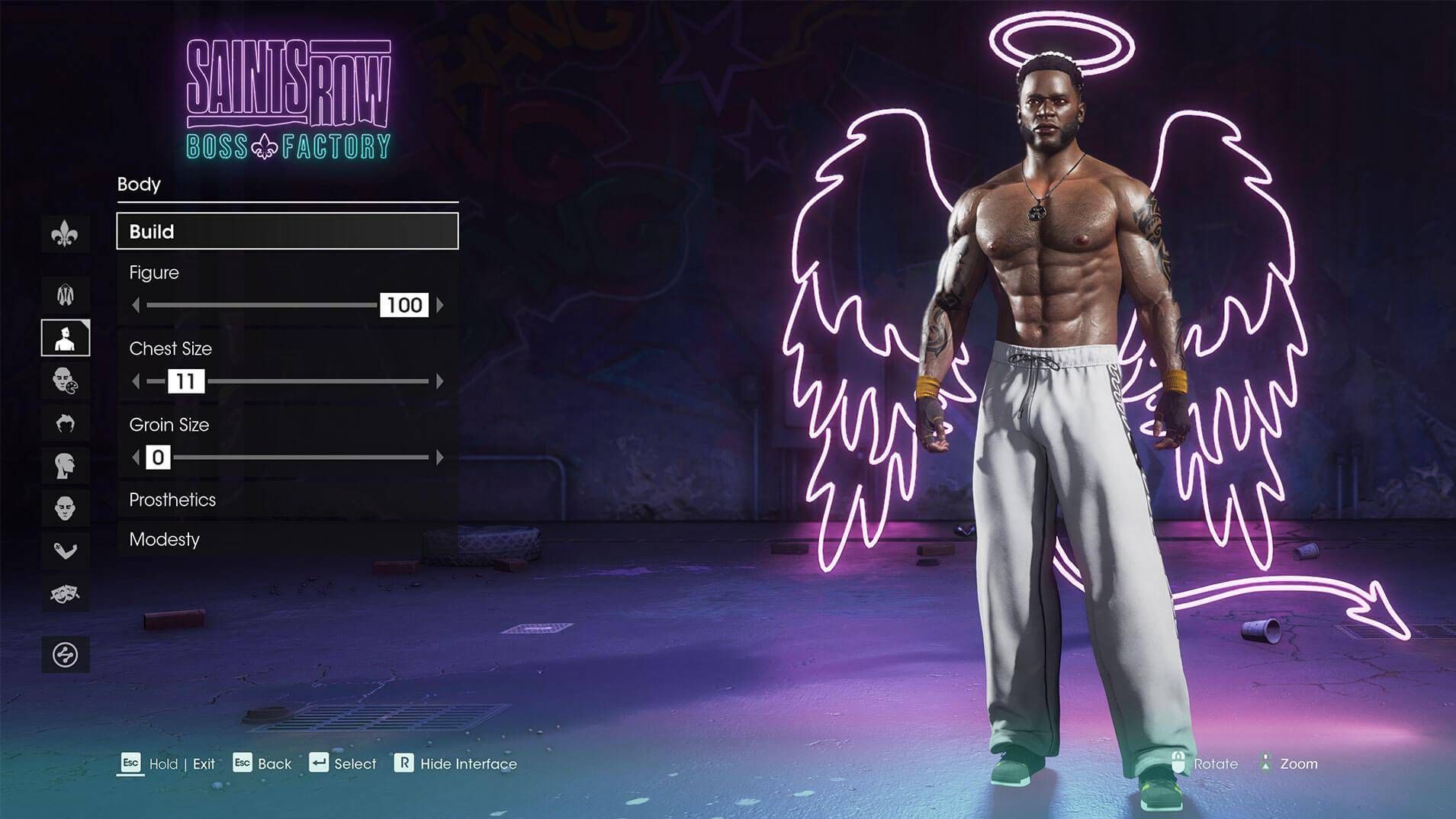The height and width of the screenshot is (819, 1456).
Task: Decrease Groin Size with the left arrow
Action: pos(136,458)
